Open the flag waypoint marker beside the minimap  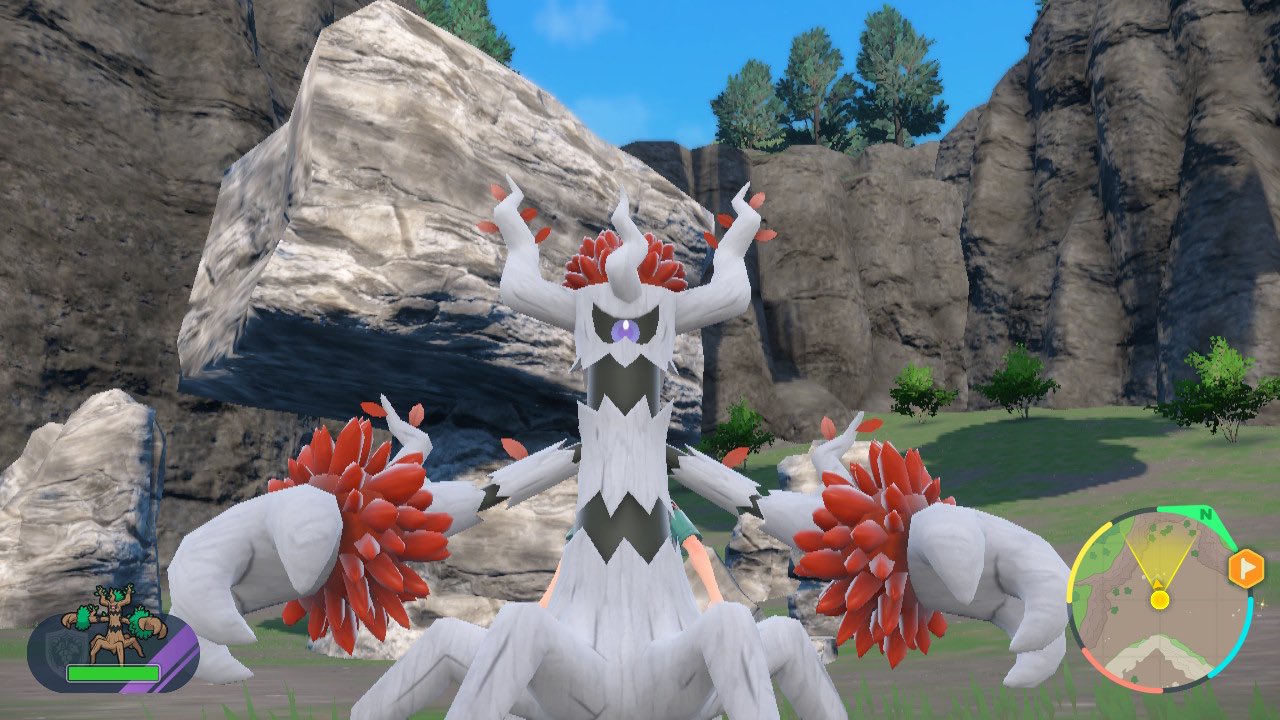coord(1247,568)
